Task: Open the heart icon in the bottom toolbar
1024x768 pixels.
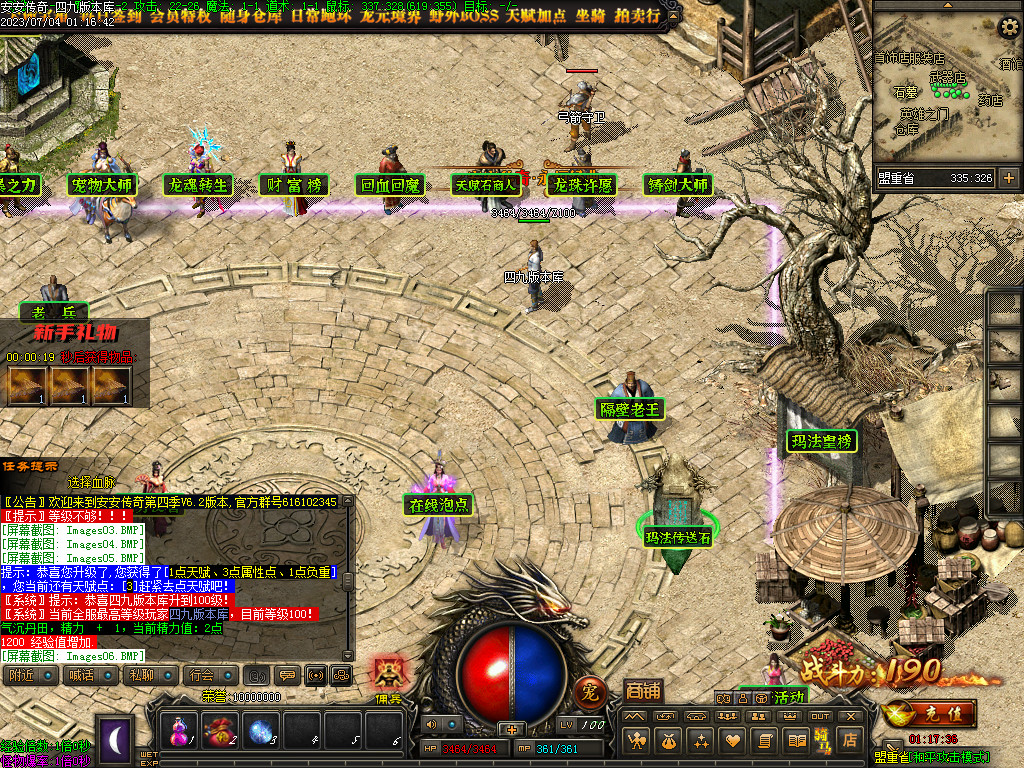Action: click(x=733, y=740)
